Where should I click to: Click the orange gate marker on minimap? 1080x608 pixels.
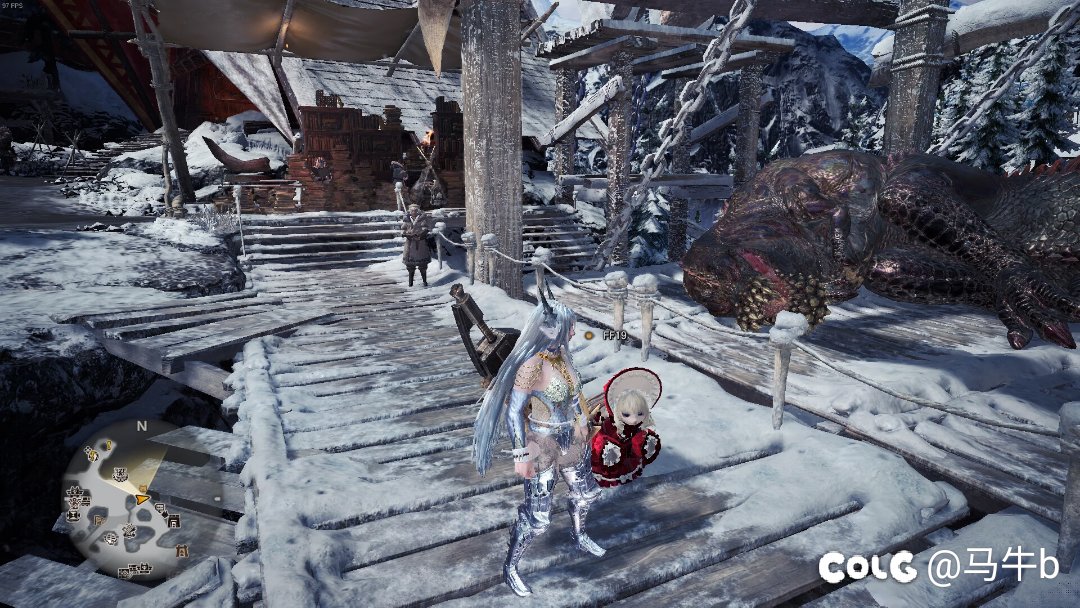click(182, 550)
